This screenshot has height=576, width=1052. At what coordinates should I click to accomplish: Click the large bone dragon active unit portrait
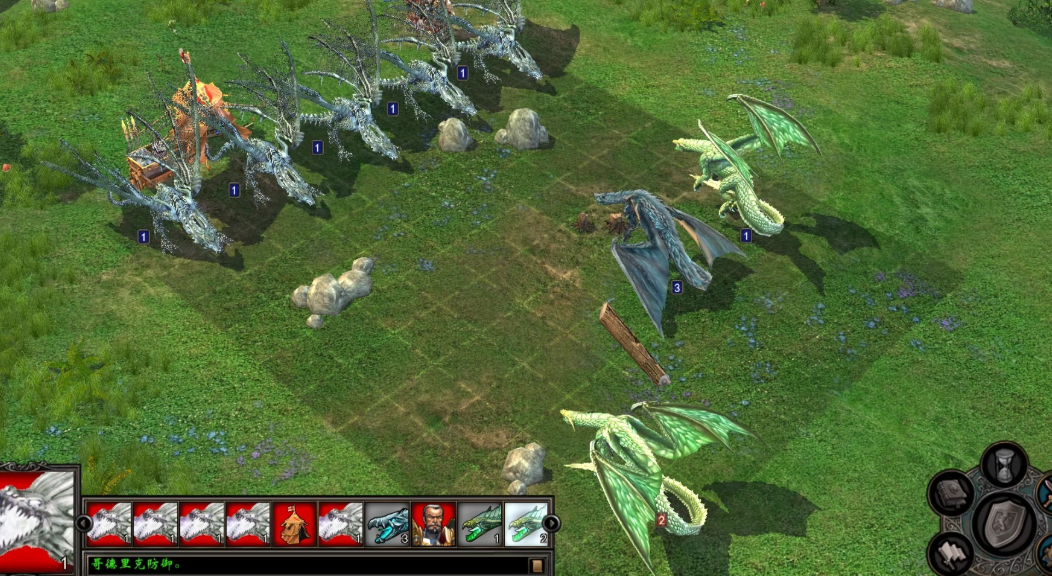point(38,520)
